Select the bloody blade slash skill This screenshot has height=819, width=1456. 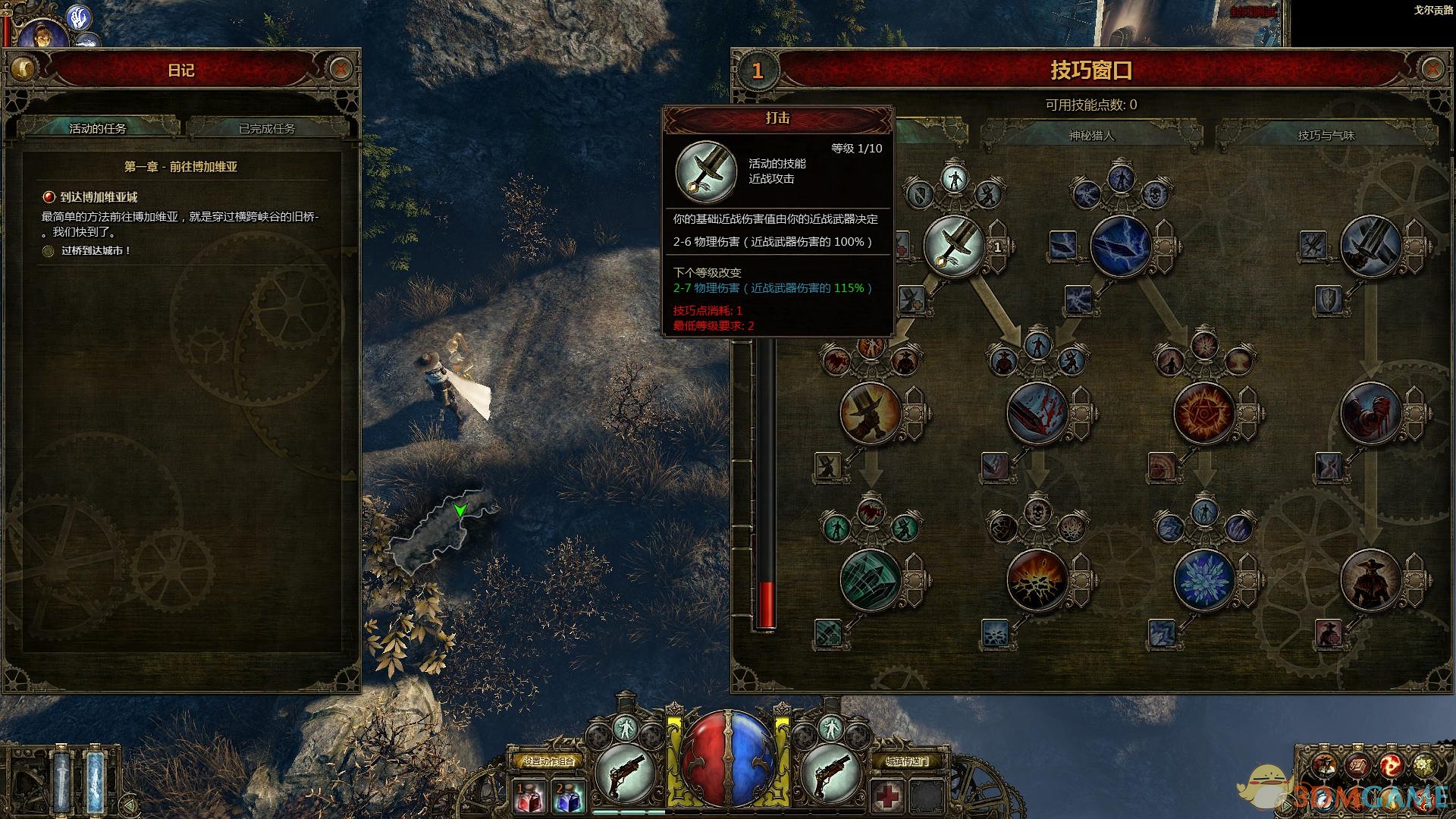coord(1037,413)
